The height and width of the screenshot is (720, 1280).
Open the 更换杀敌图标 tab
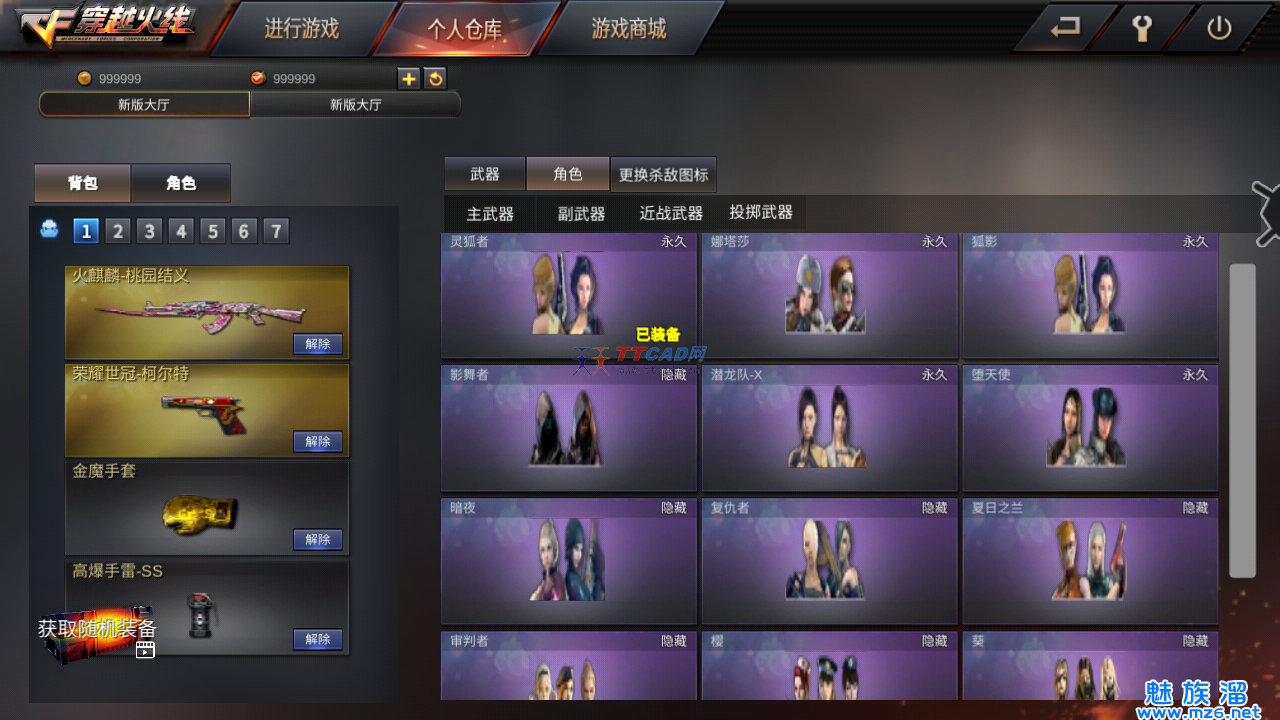(663, 175)
